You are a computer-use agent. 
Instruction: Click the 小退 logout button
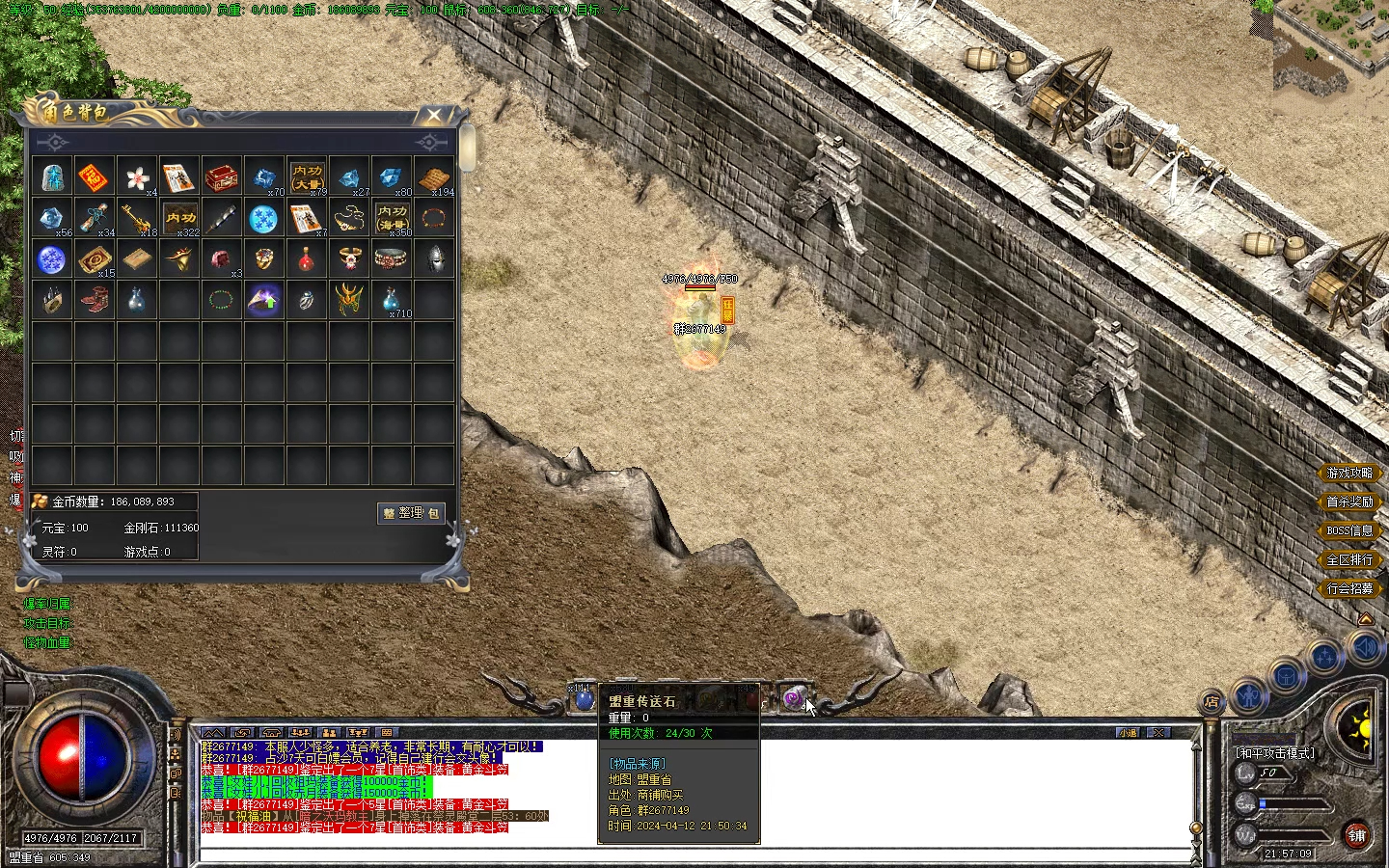pyautogui.click(x=1128, y=733)
